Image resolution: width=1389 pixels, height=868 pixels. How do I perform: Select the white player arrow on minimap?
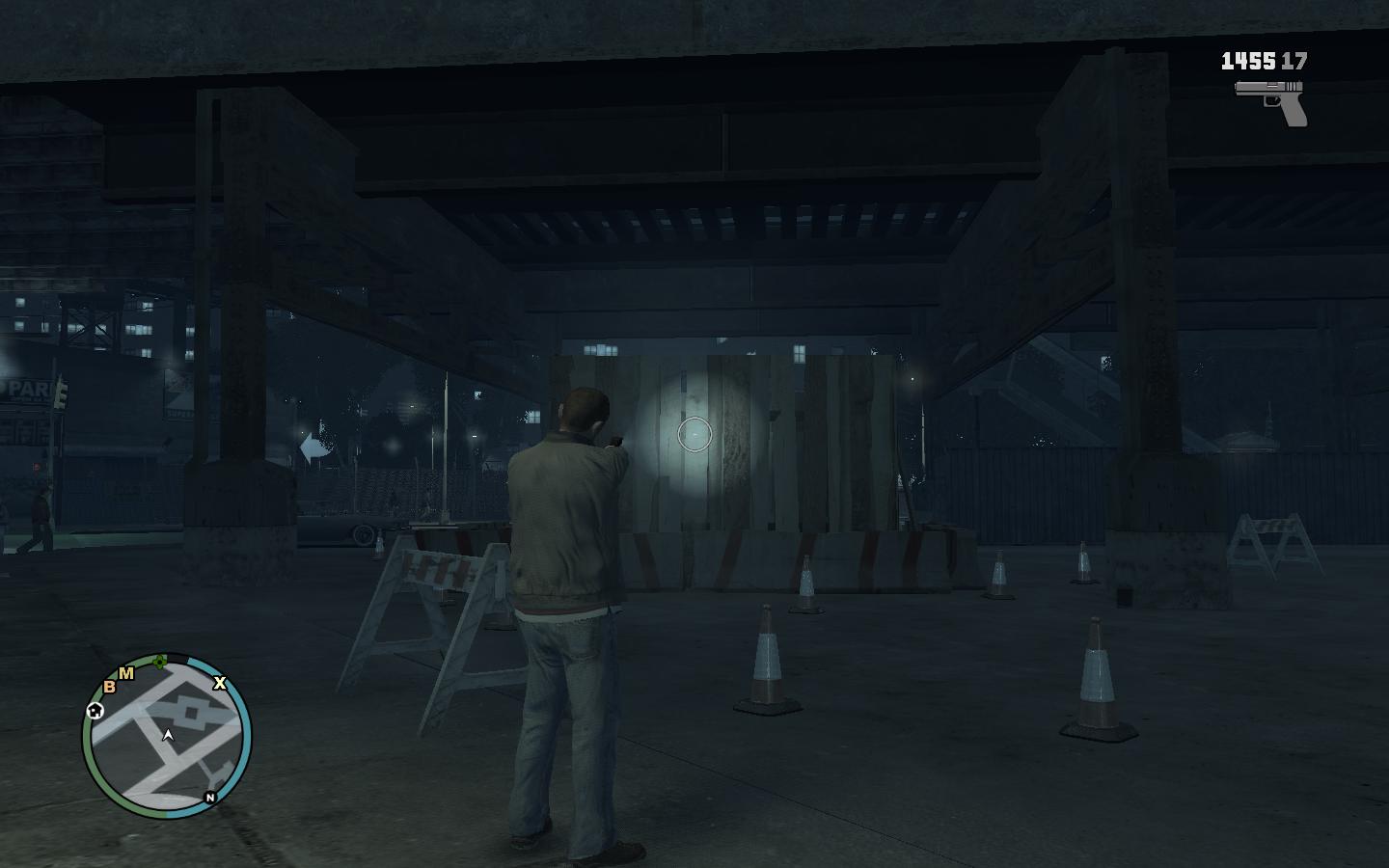[169, 736]
